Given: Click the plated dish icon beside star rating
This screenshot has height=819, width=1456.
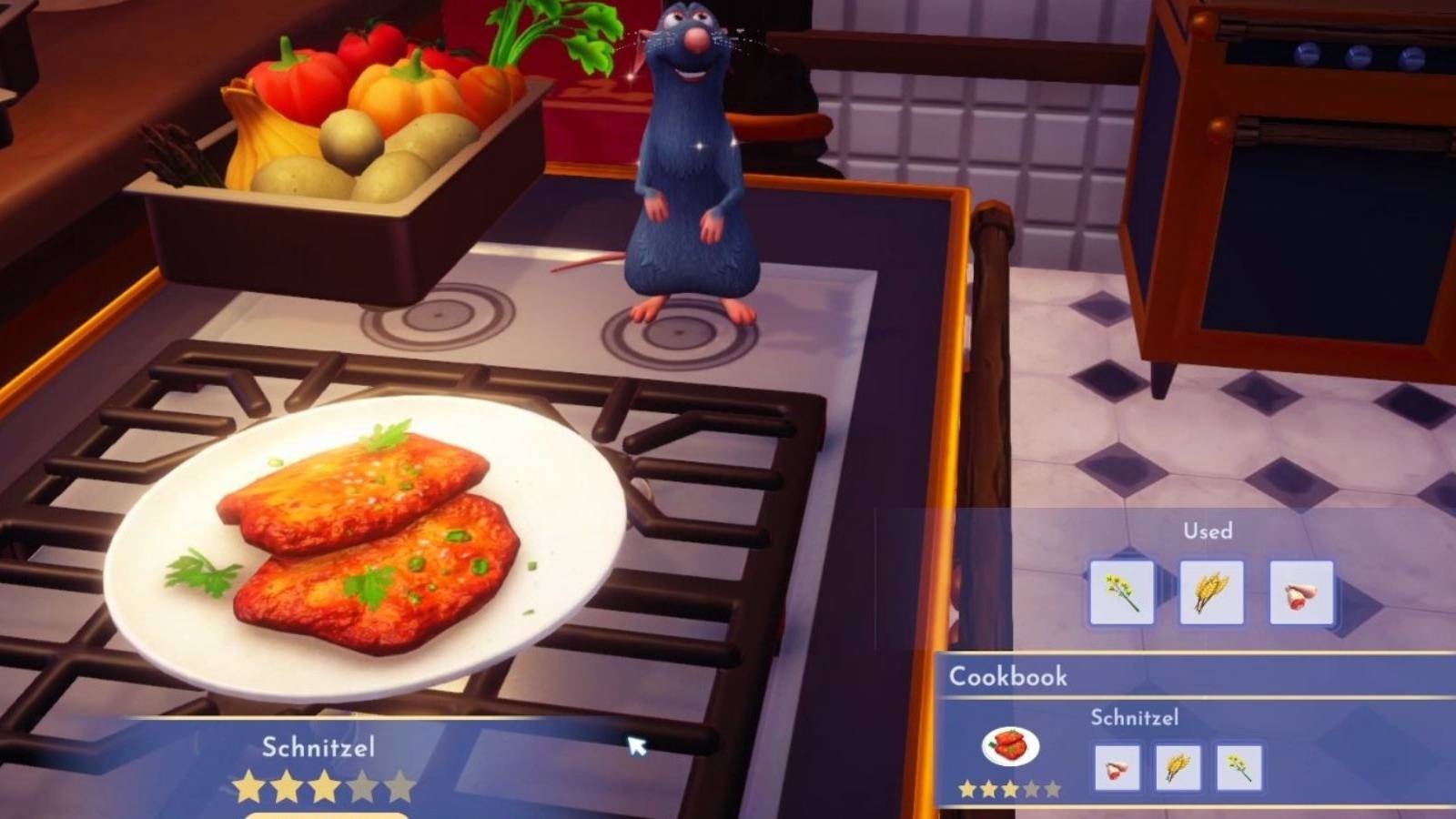Looking at the screenshot, I should 1010,746.
